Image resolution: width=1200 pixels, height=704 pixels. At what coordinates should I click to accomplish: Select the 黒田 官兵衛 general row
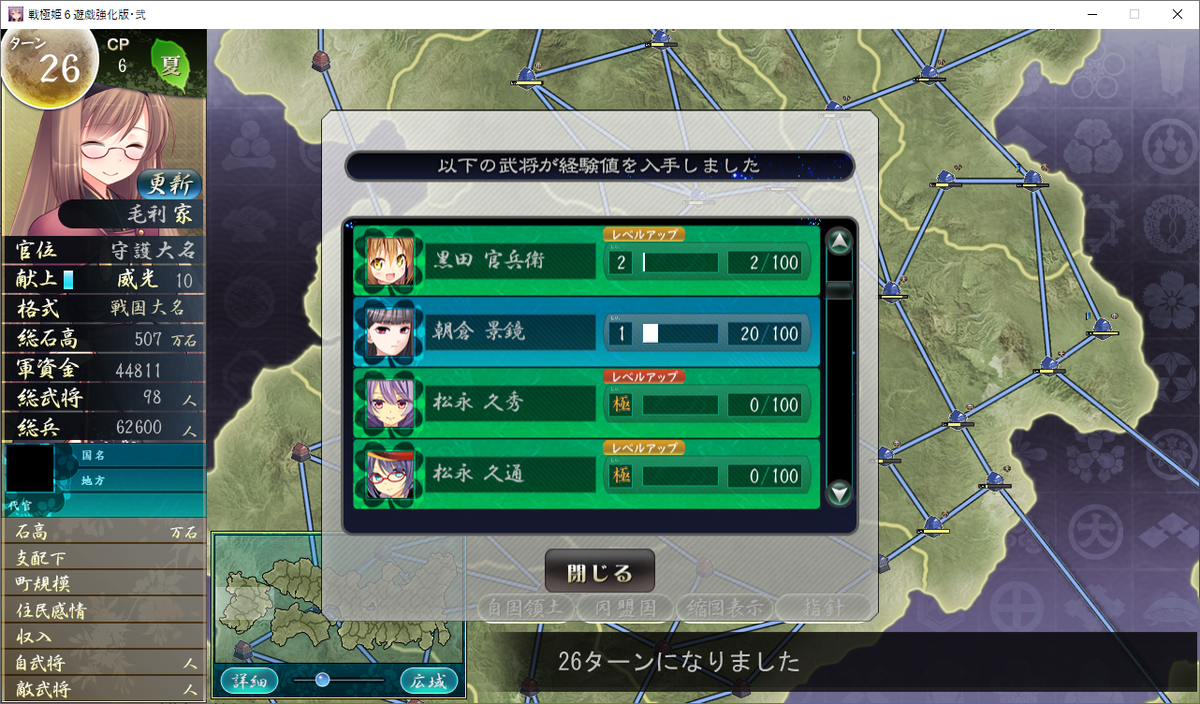click(x=586, y=261)
